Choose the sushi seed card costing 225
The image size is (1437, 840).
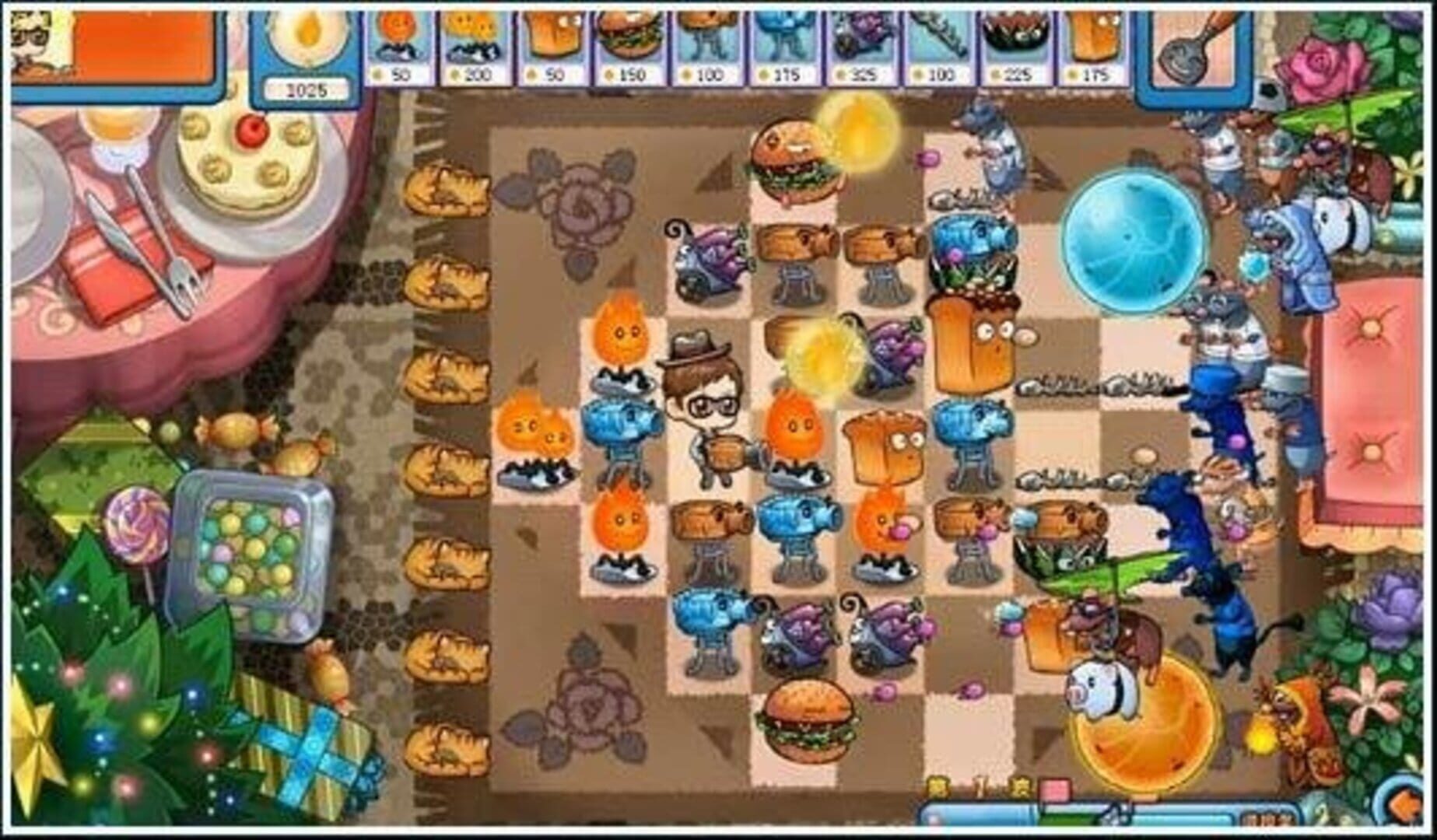[x=1011, y=43]
